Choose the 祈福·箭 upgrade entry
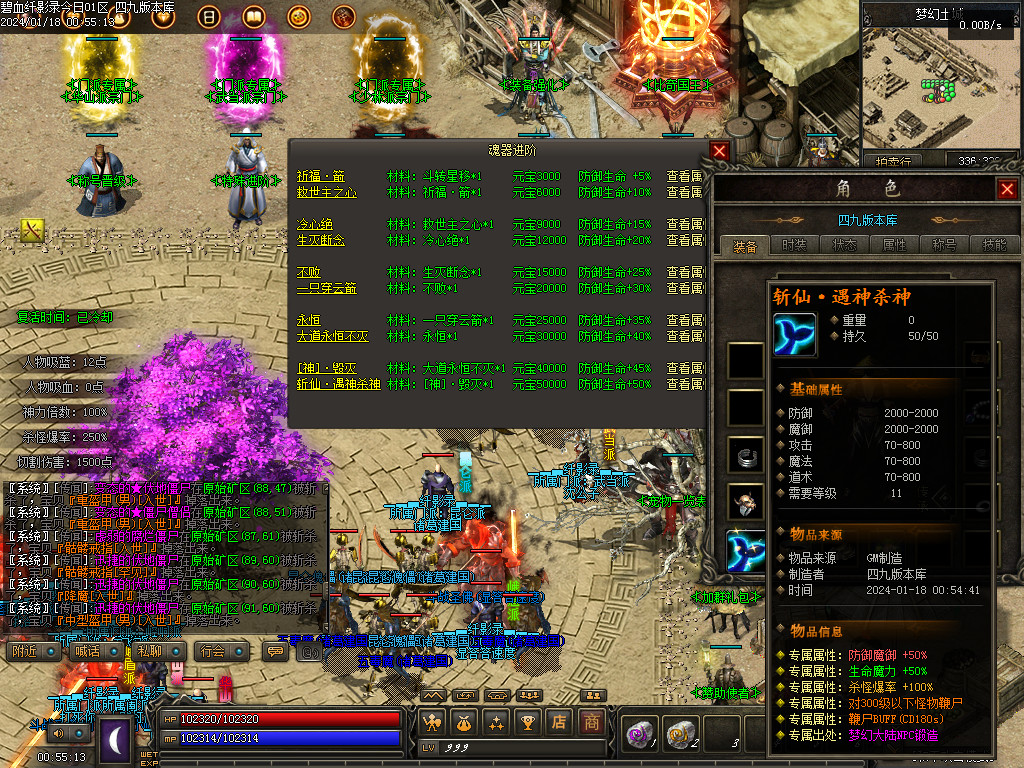The height and width of the screenshot is (768, 1024). [x=320, y=176]
